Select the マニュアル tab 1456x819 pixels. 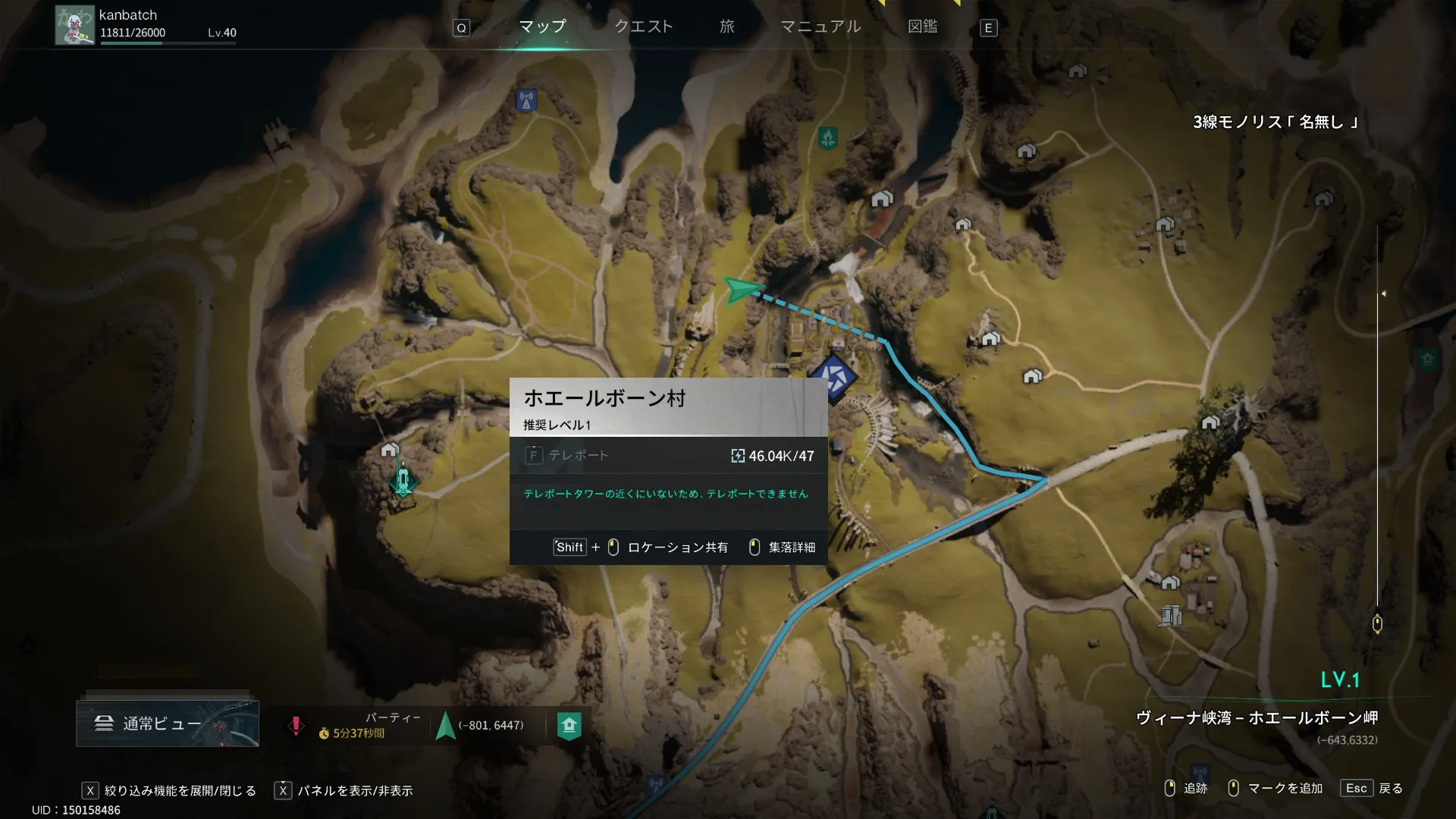pos(821,27)
